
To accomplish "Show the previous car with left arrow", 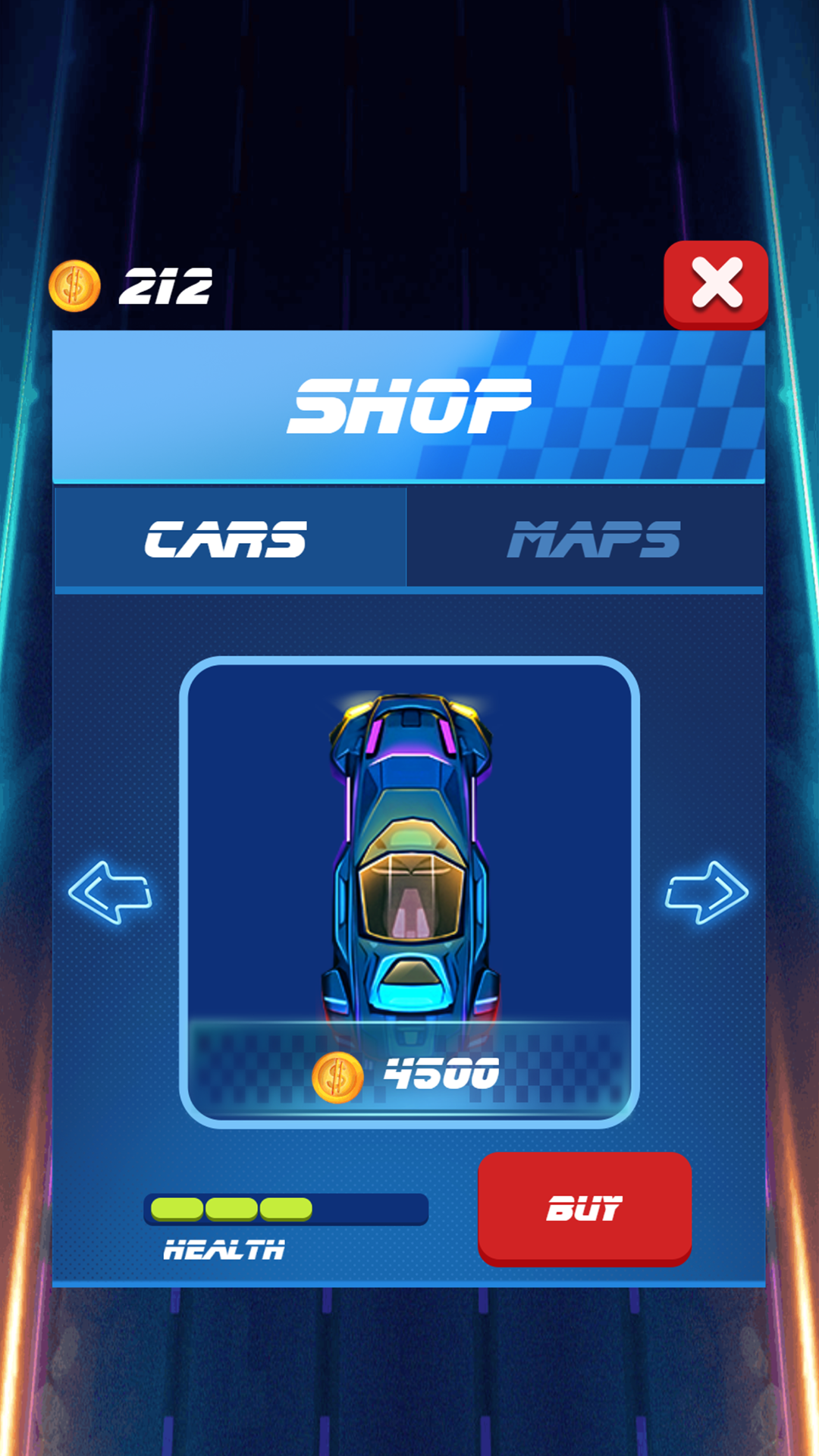I will coord(111,893).
